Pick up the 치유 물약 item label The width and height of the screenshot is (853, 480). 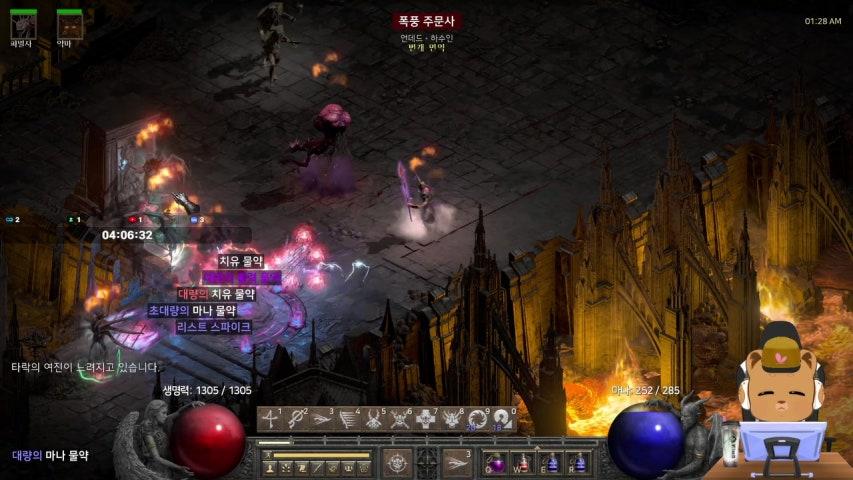tap(240, 261)
